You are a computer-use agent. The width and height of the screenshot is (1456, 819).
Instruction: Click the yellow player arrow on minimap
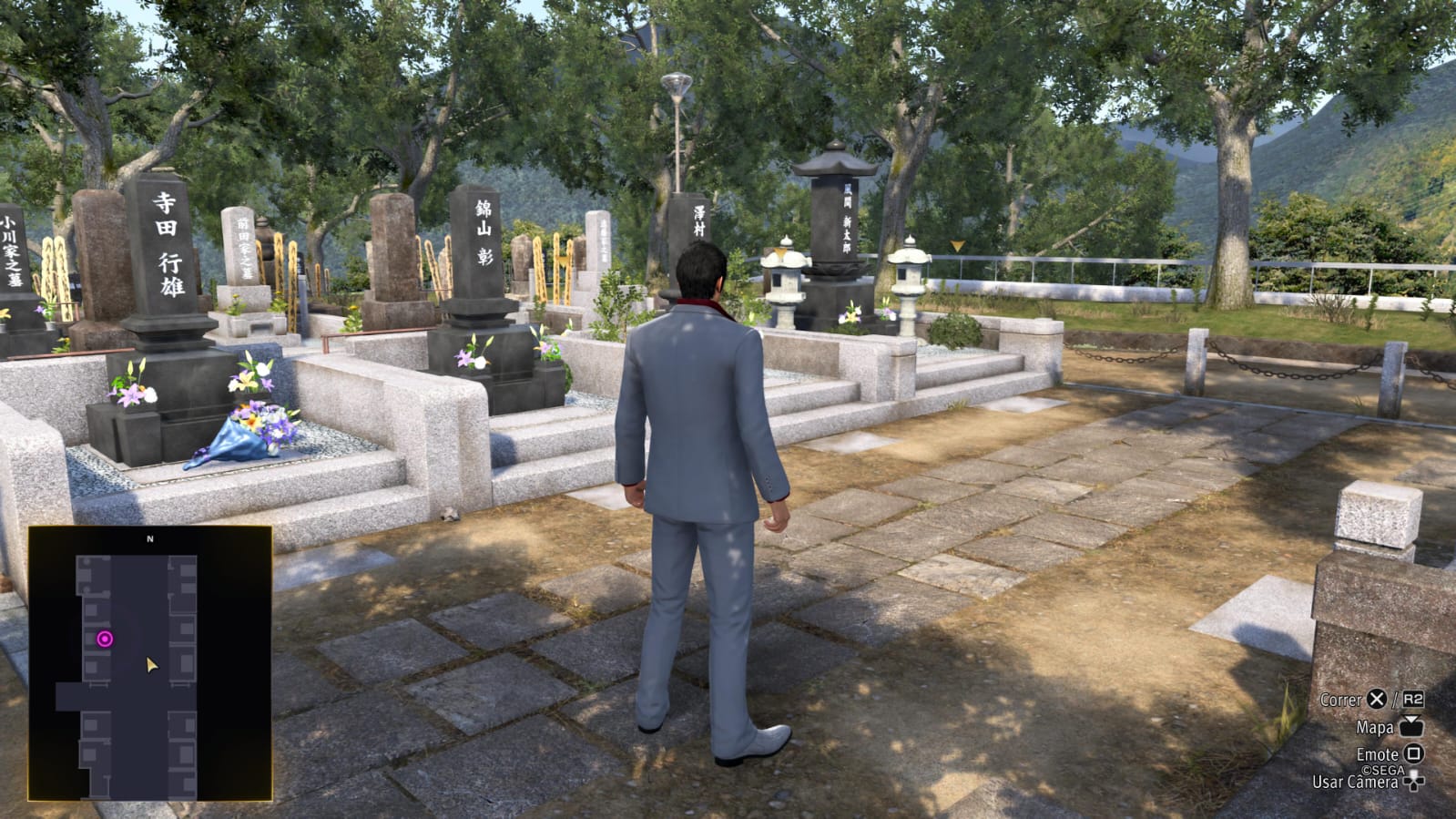[x=151, y=666]
